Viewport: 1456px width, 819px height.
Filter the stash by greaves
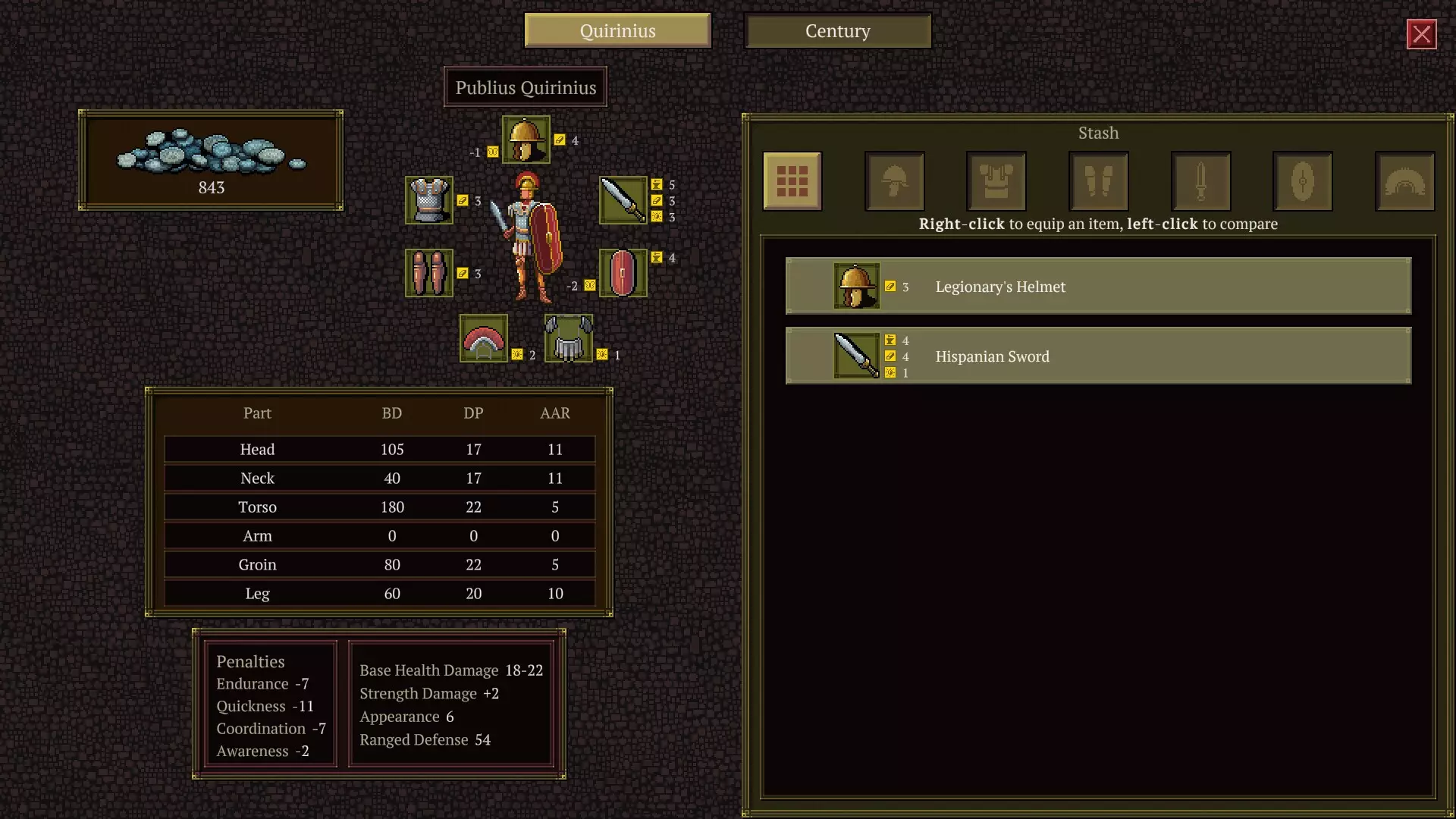point(1098,181)
